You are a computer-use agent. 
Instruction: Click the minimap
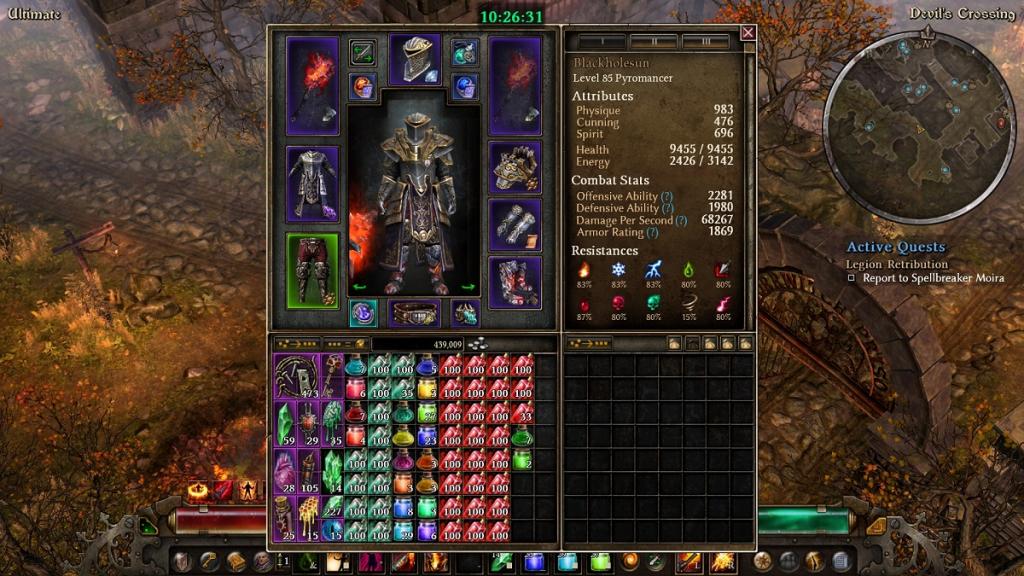pyautogui.click(x=919, y=124)
